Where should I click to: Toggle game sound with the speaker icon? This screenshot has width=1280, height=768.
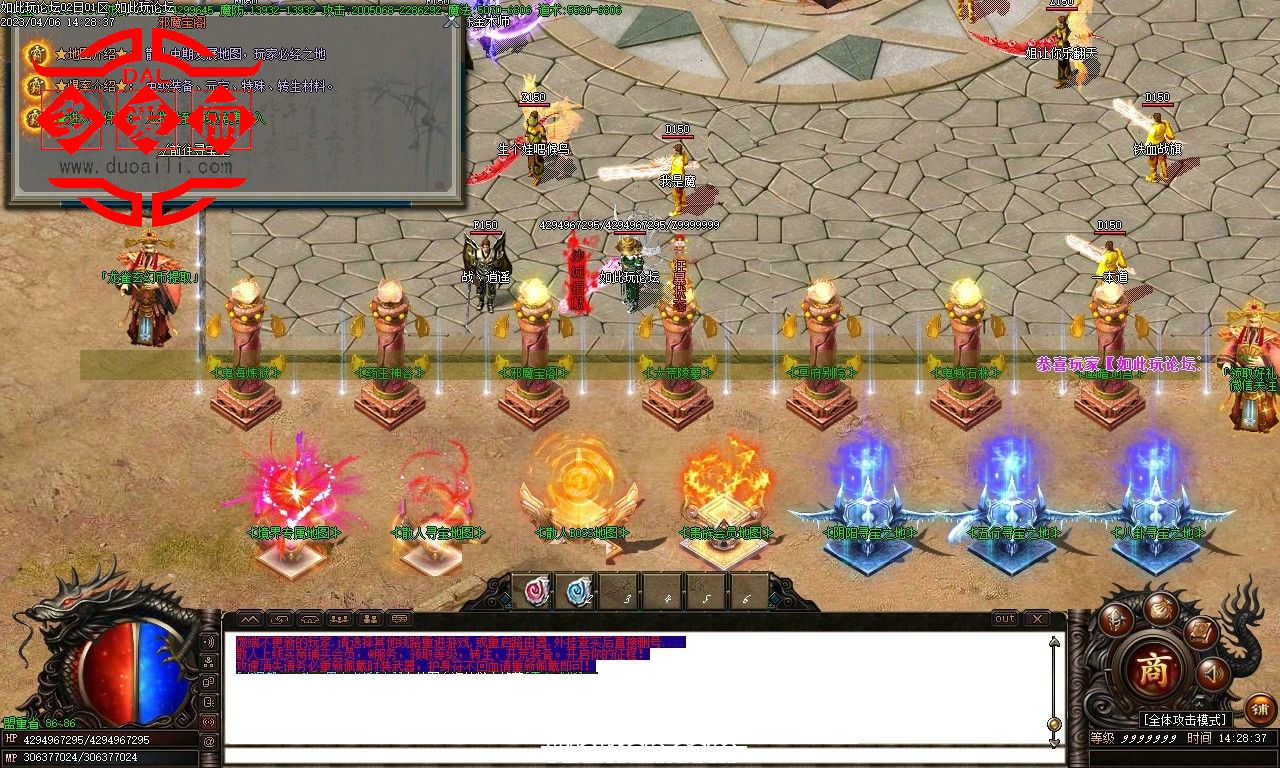tap(1212, 673)
